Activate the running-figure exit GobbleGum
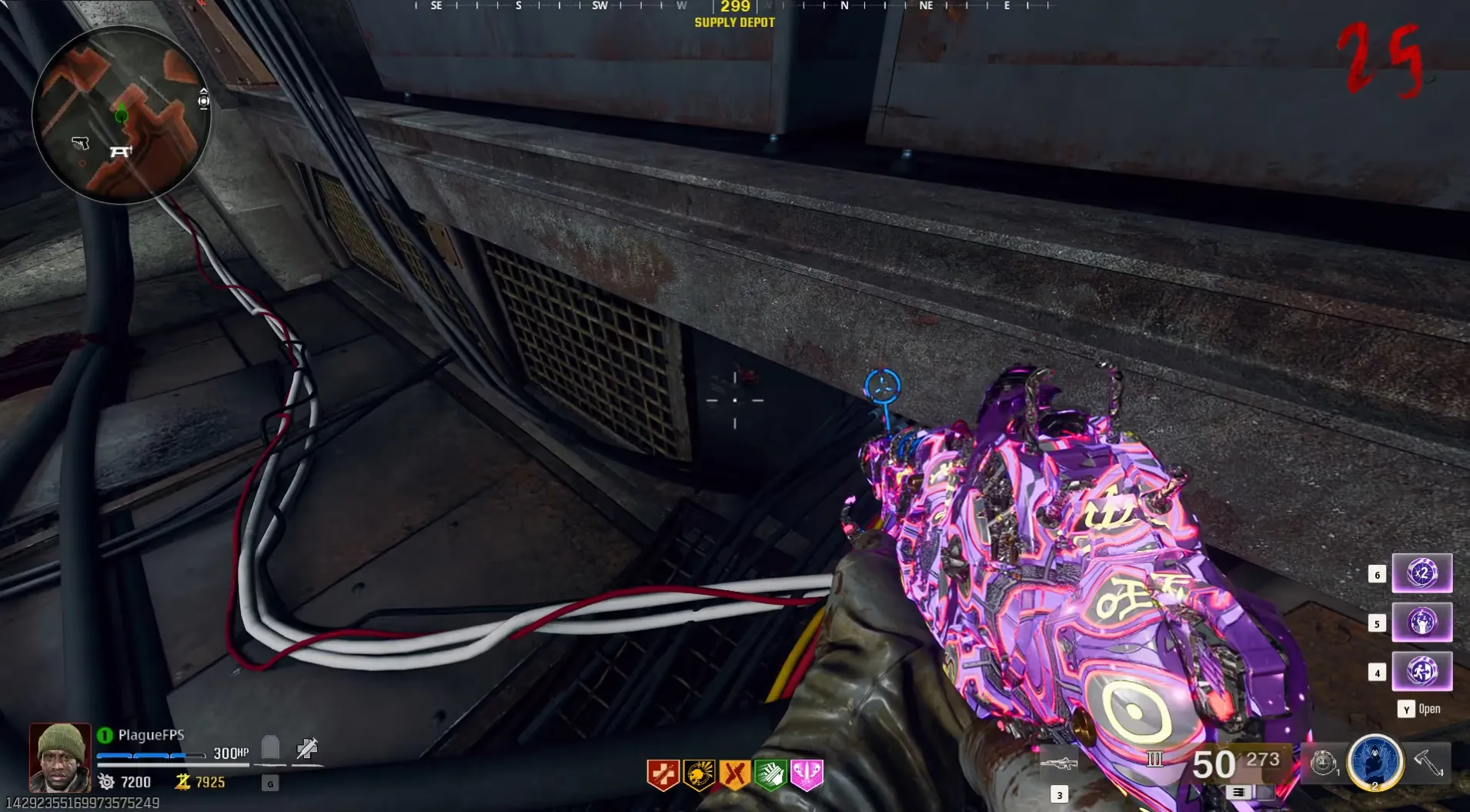This screenshot has width=1470, height=812. tap(1422, 671)
